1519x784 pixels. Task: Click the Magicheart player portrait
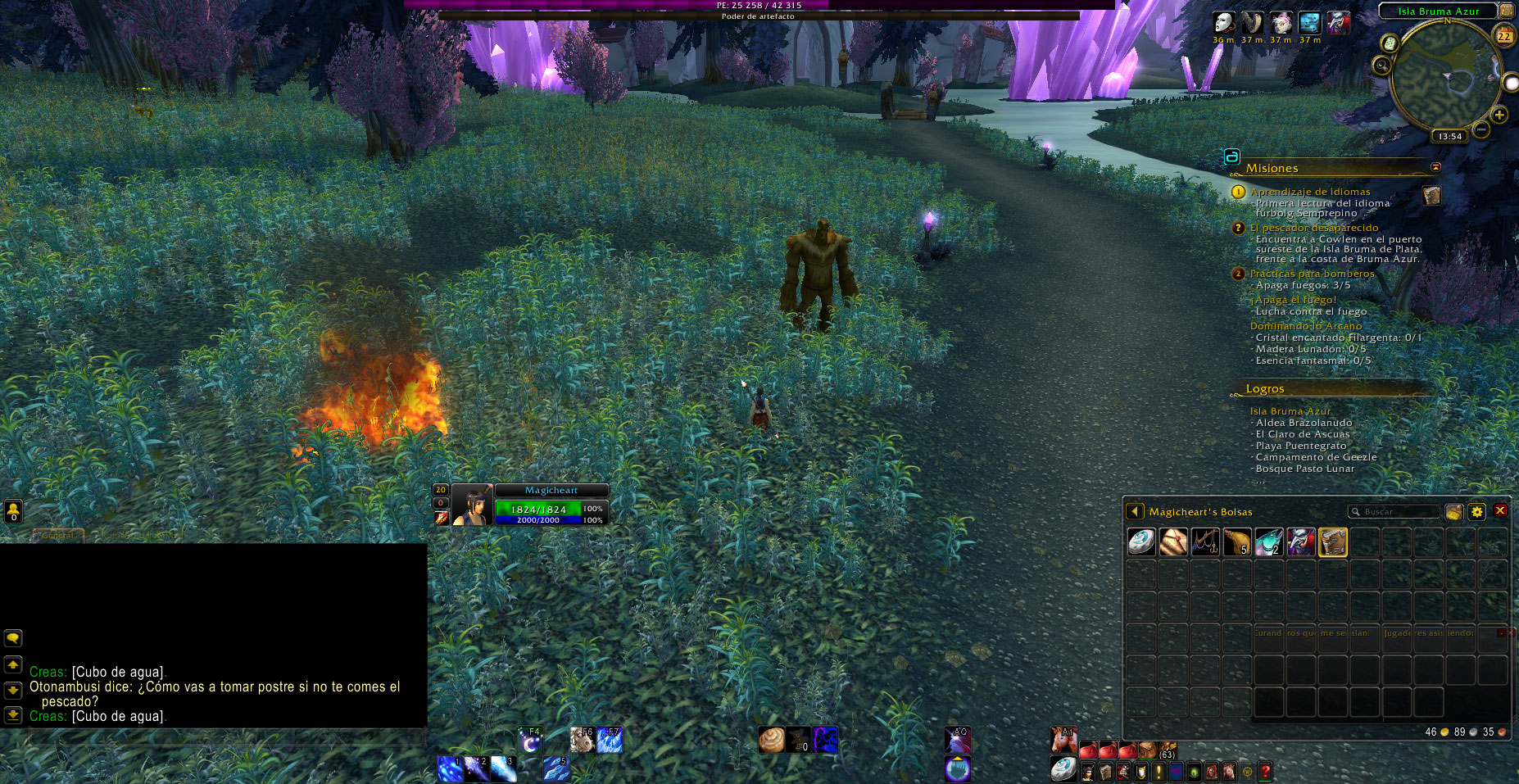(472, 505)
